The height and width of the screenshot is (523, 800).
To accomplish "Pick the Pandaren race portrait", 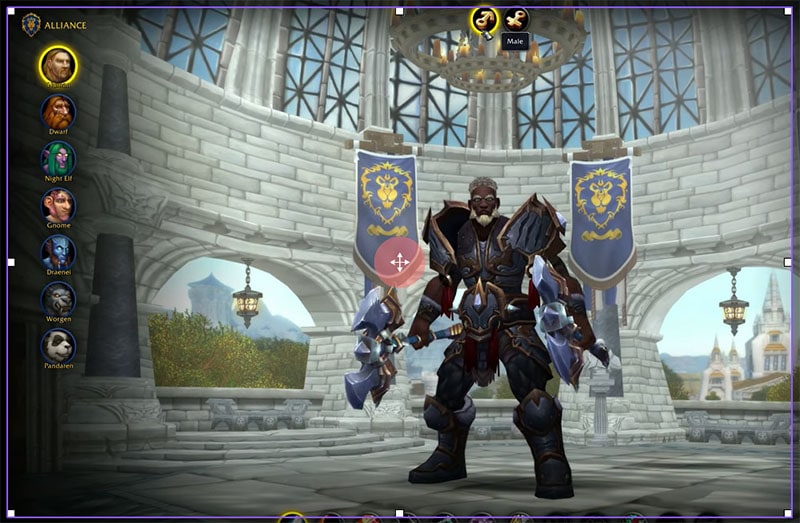I will (x=58, y=345).
